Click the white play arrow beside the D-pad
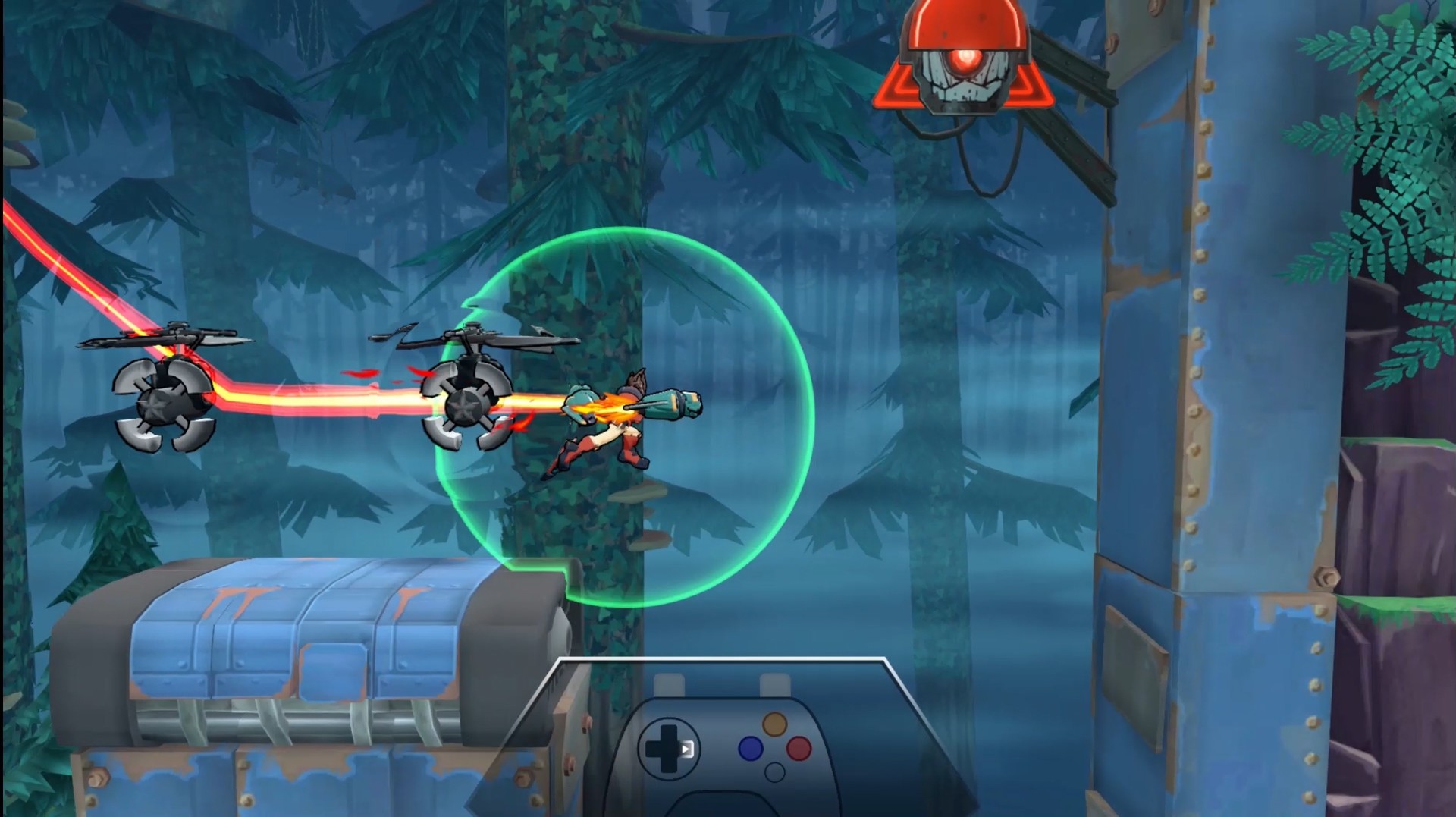The image size is (1456, 817). click(x=686, y=748)
